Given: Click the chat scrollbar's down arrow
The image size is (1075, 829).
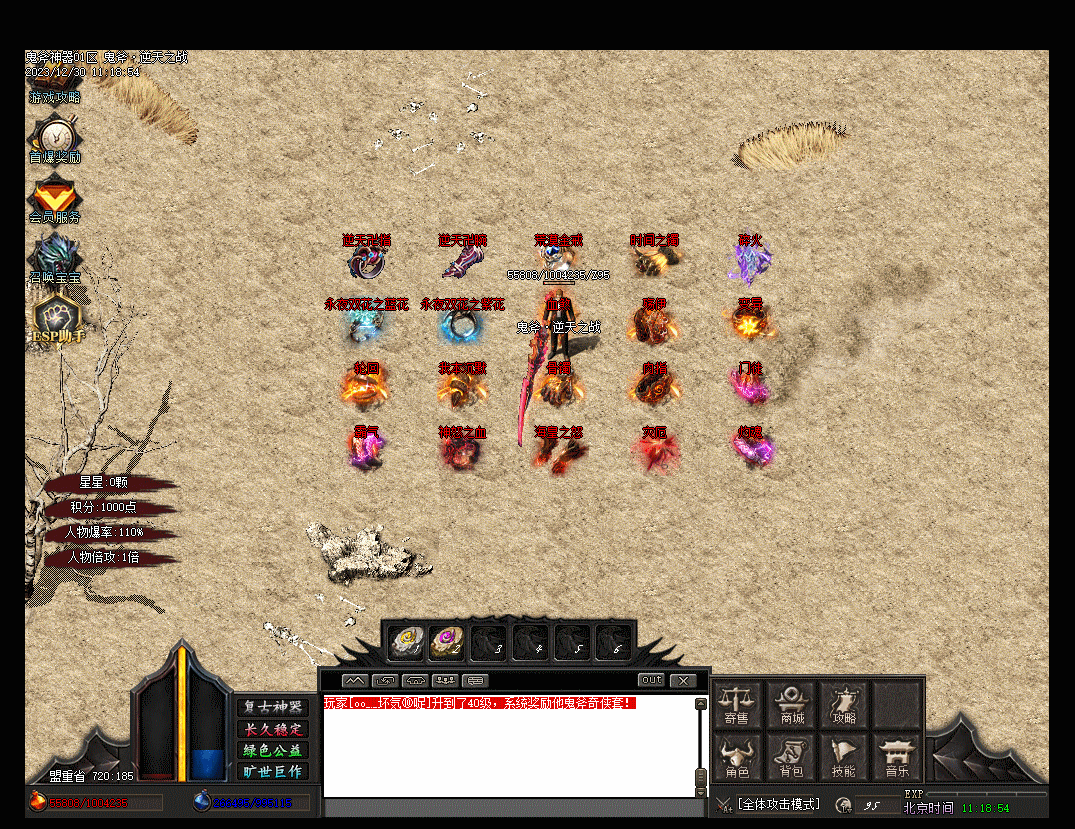Looking at the screenshot, I should tap(700, 791).
